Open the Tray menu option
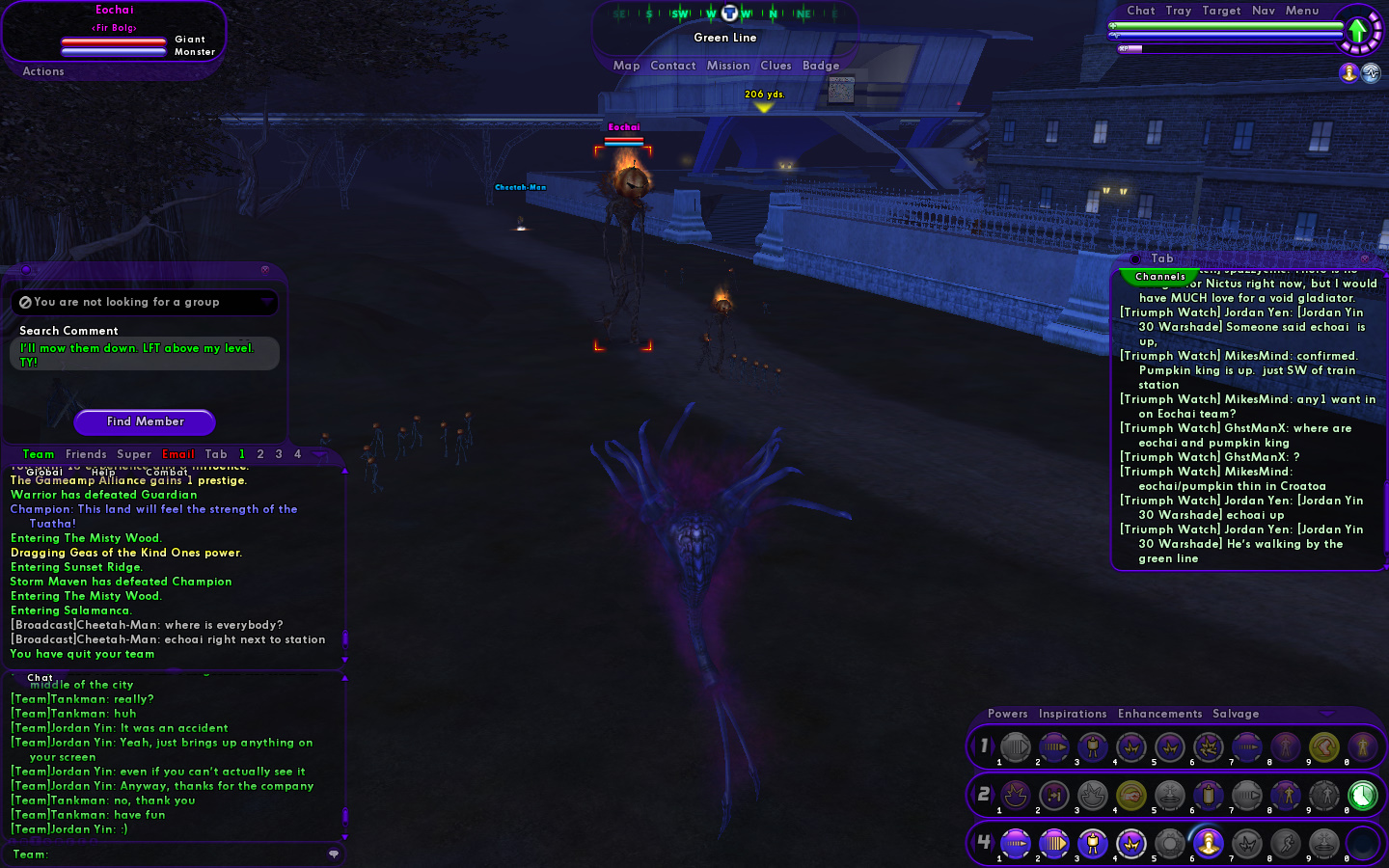 [1178, 11]
